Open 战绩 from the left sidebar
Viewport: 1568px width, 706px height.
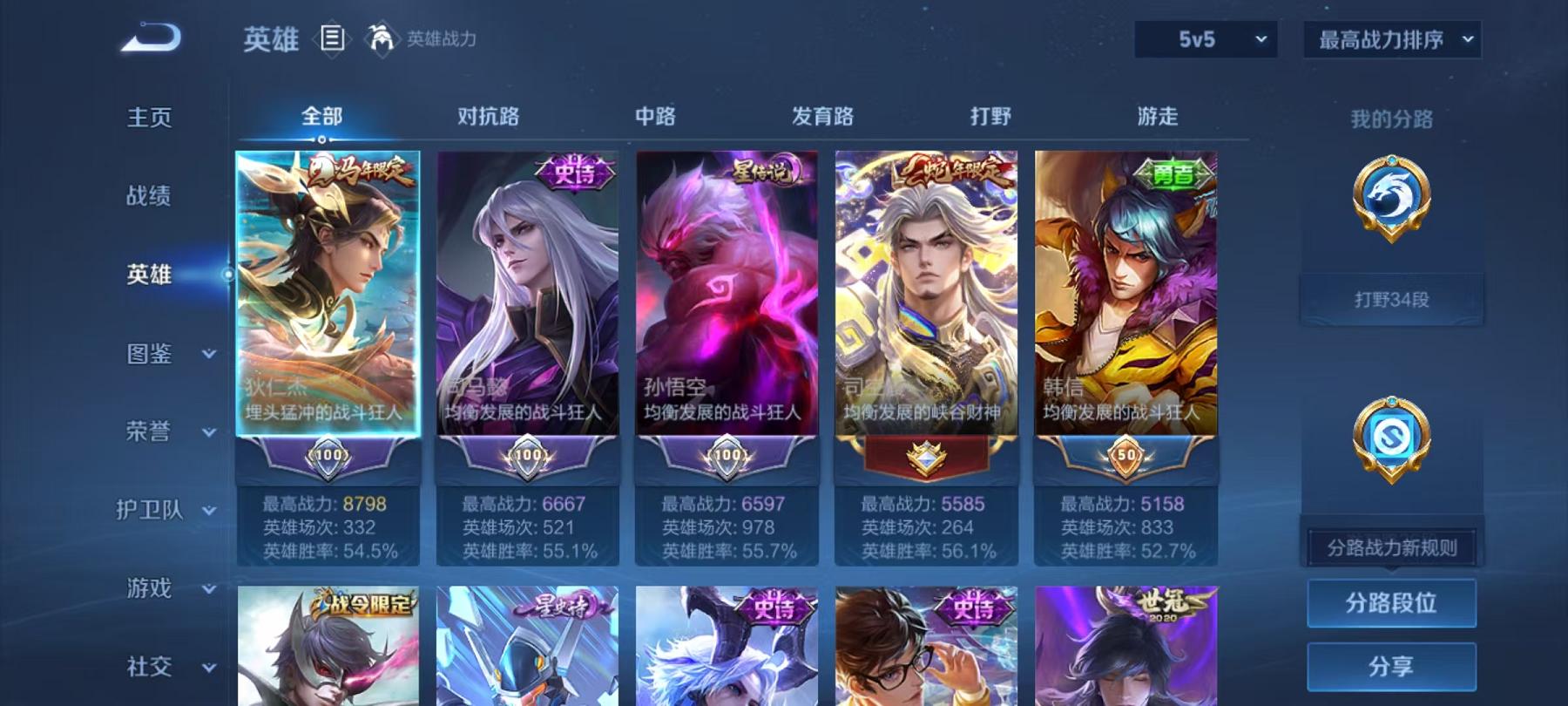150,195
